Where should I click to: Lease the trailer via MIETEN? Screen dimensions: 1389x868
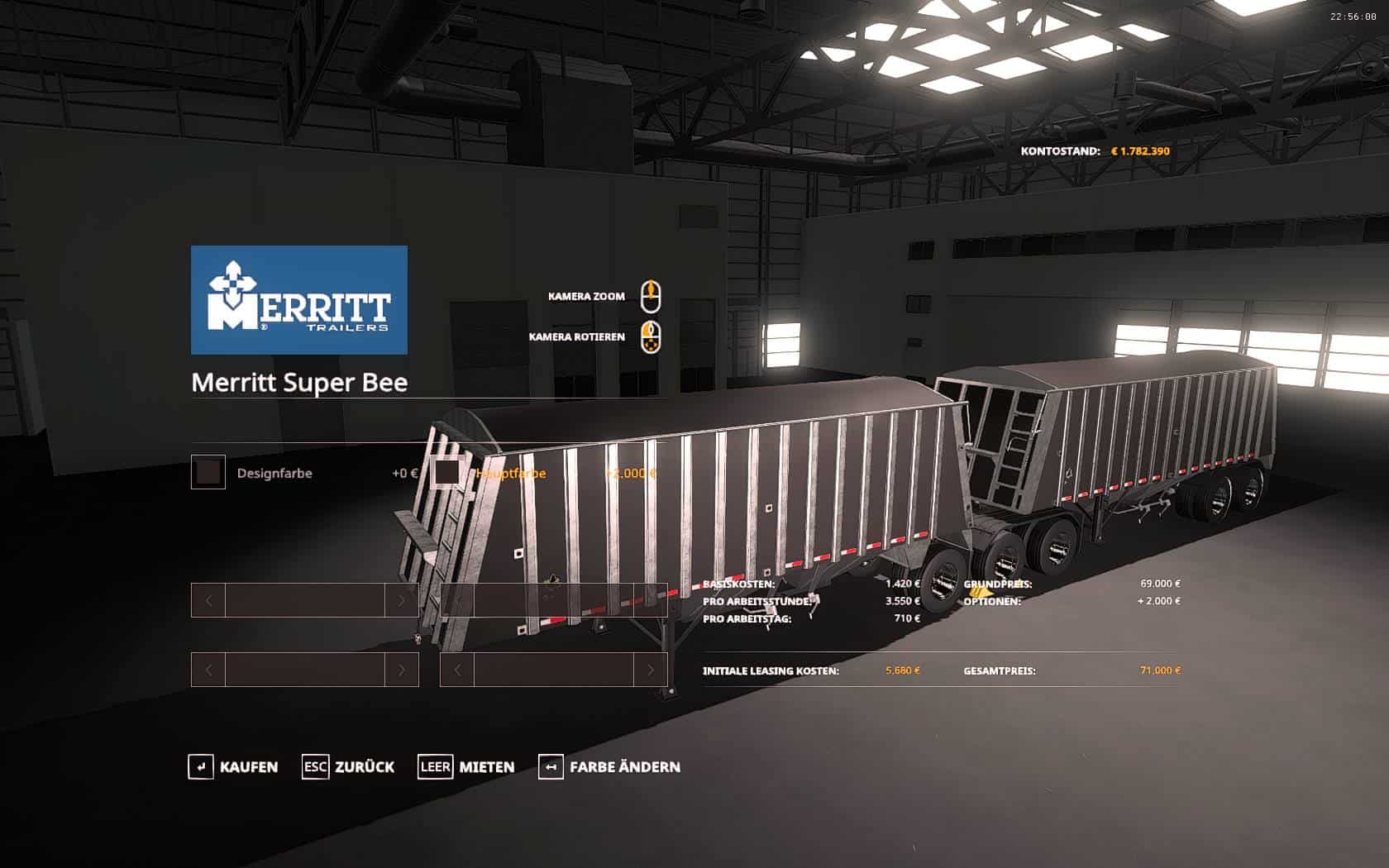click(x=466, y=767)
